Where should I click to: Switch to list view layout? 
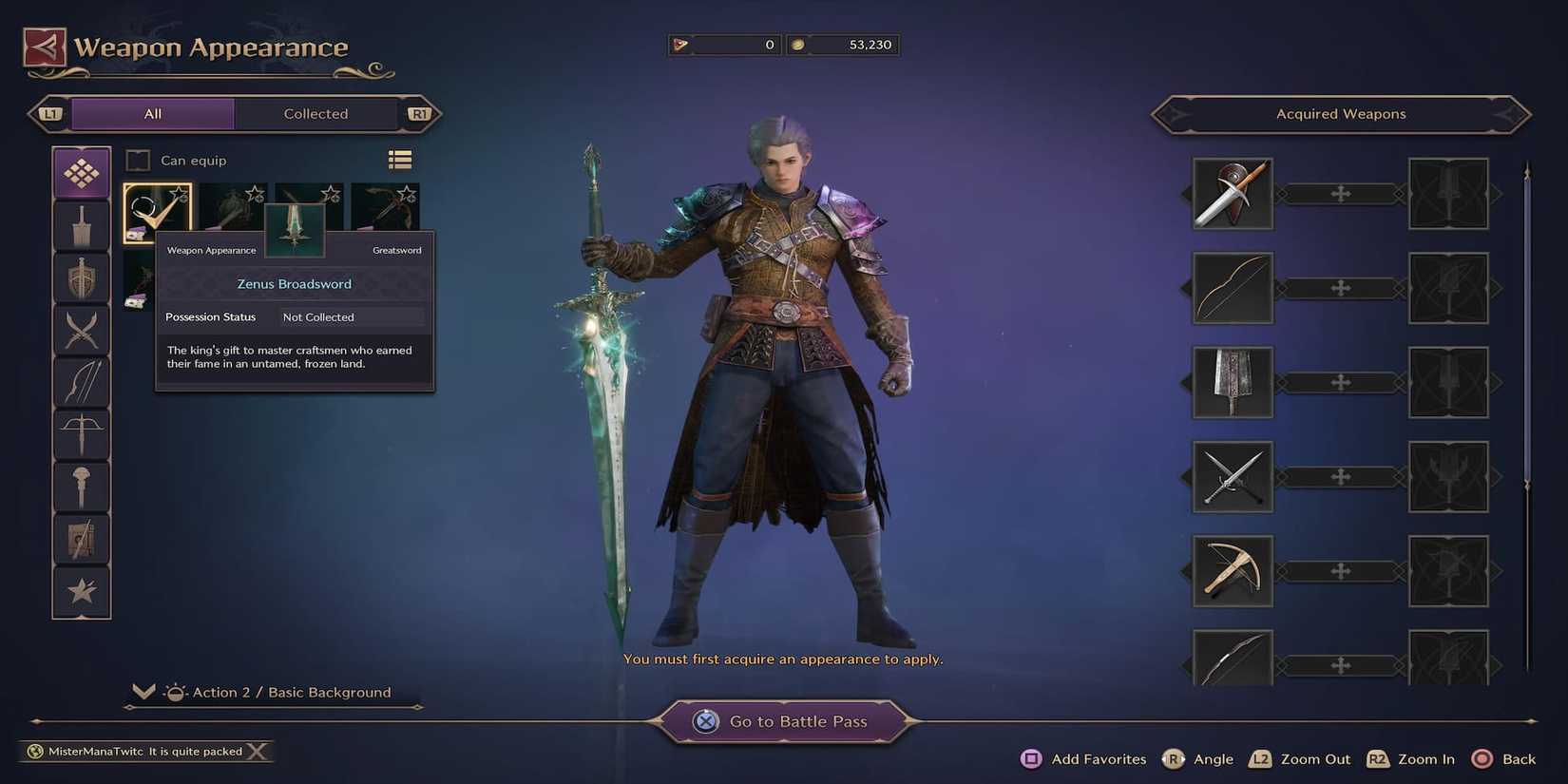pyautogui.click(x=399, y=159)
